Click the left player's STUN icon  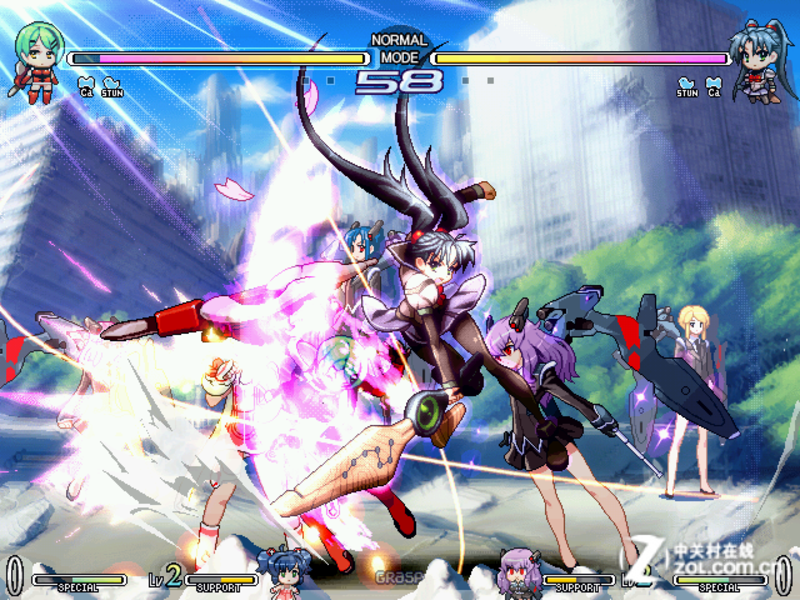coord(112,88)
